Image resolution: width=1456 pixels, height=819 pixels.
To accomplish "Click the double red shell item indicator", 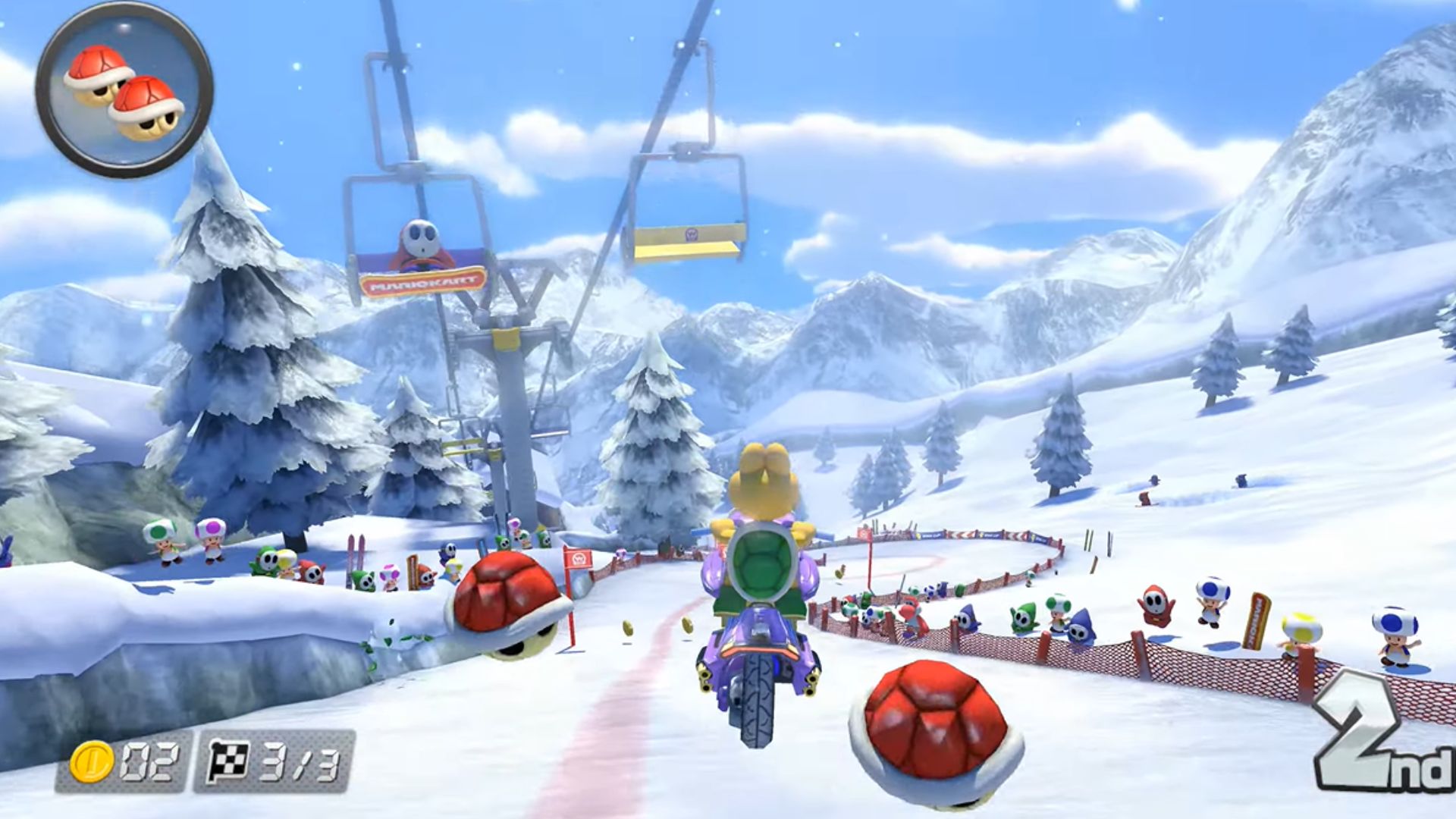I will pos(121,91).
